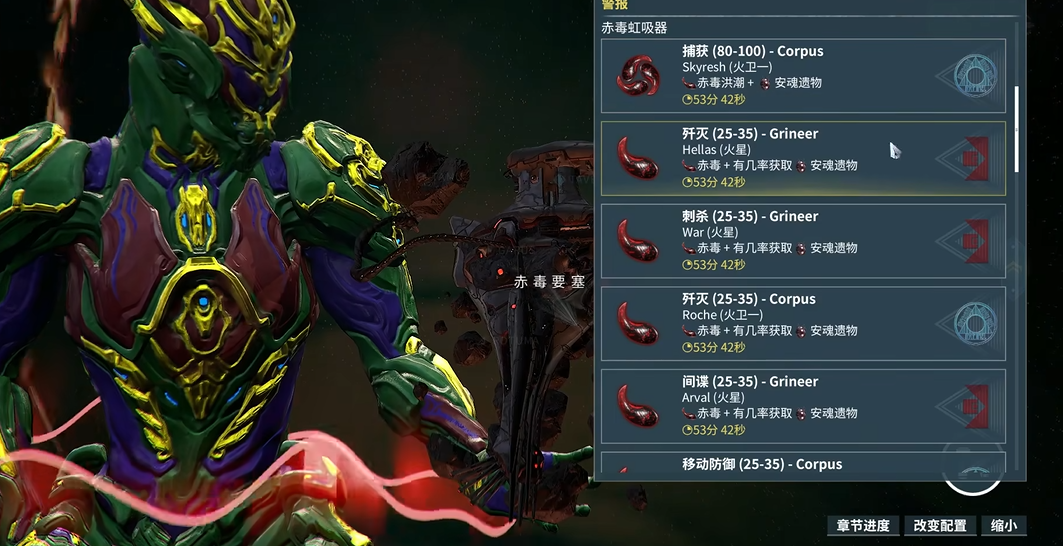Viewport: 1063px width, 546px height.
Task: Click the 改变配置 loadout button
Action: 940,526
